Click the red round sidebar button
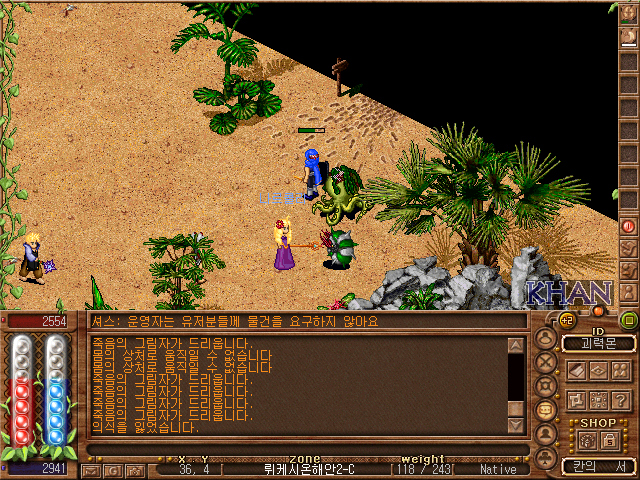The width and height of the screenshot is (640, 480). 628,226
